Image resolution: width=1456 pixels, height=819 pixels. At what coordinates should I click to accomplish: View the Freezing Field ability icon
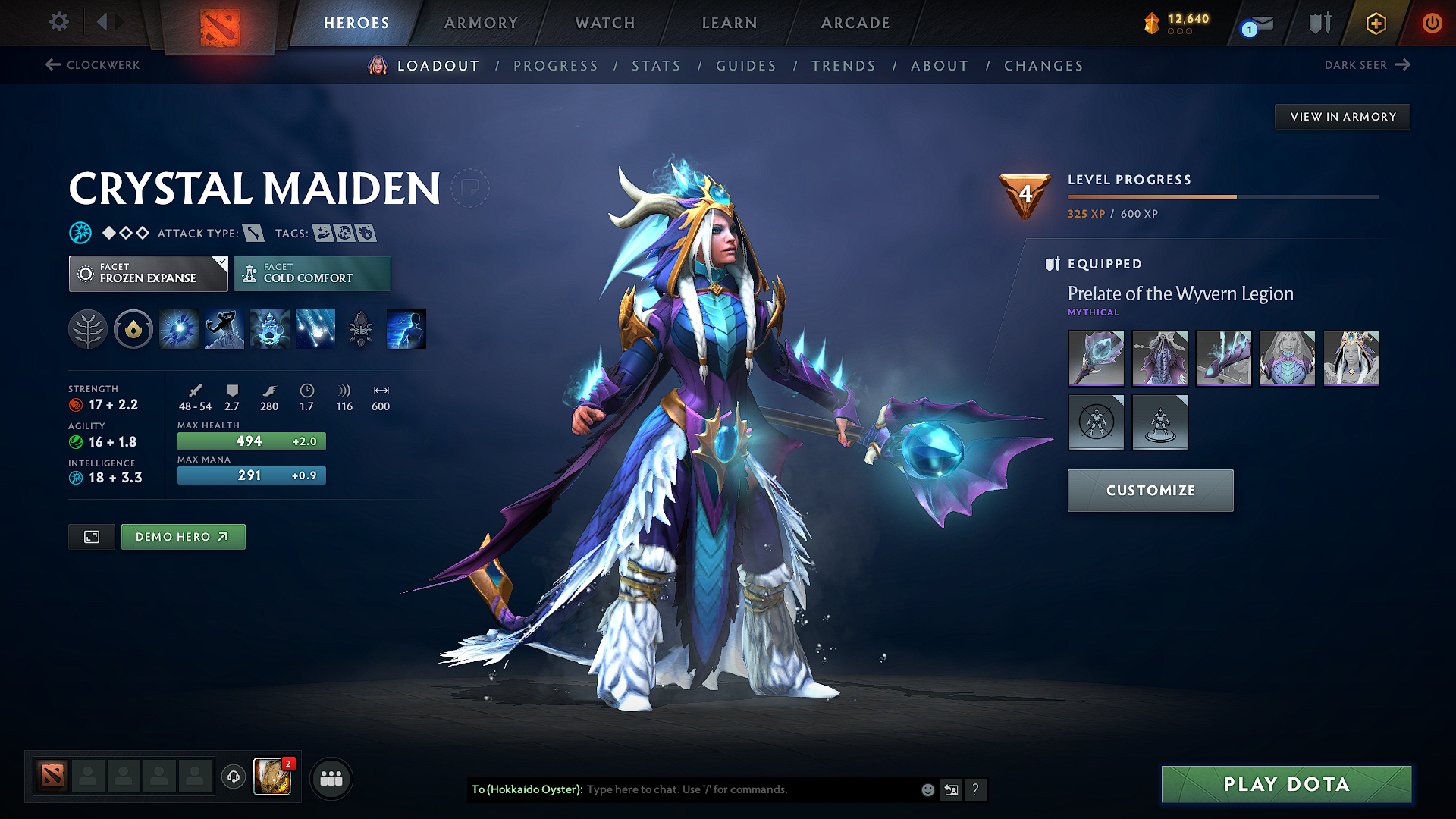click(315, 328)
